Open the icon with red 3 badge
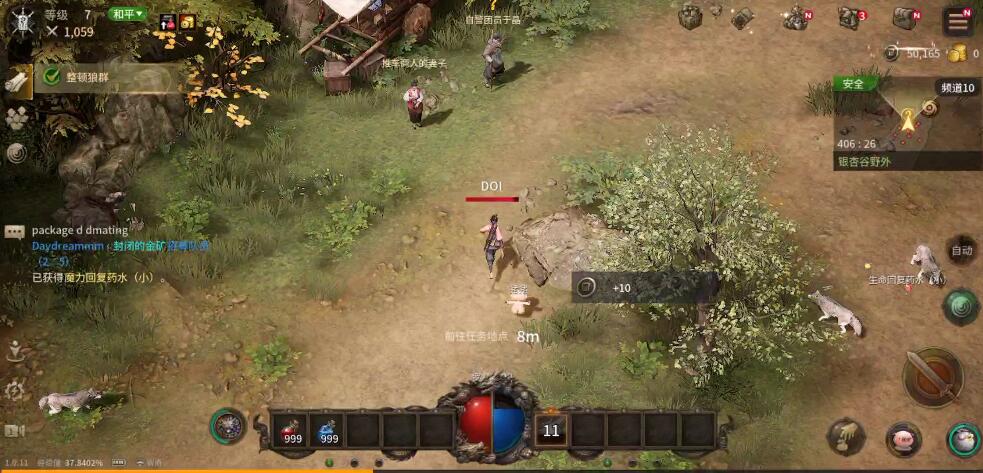 point(849,17)
